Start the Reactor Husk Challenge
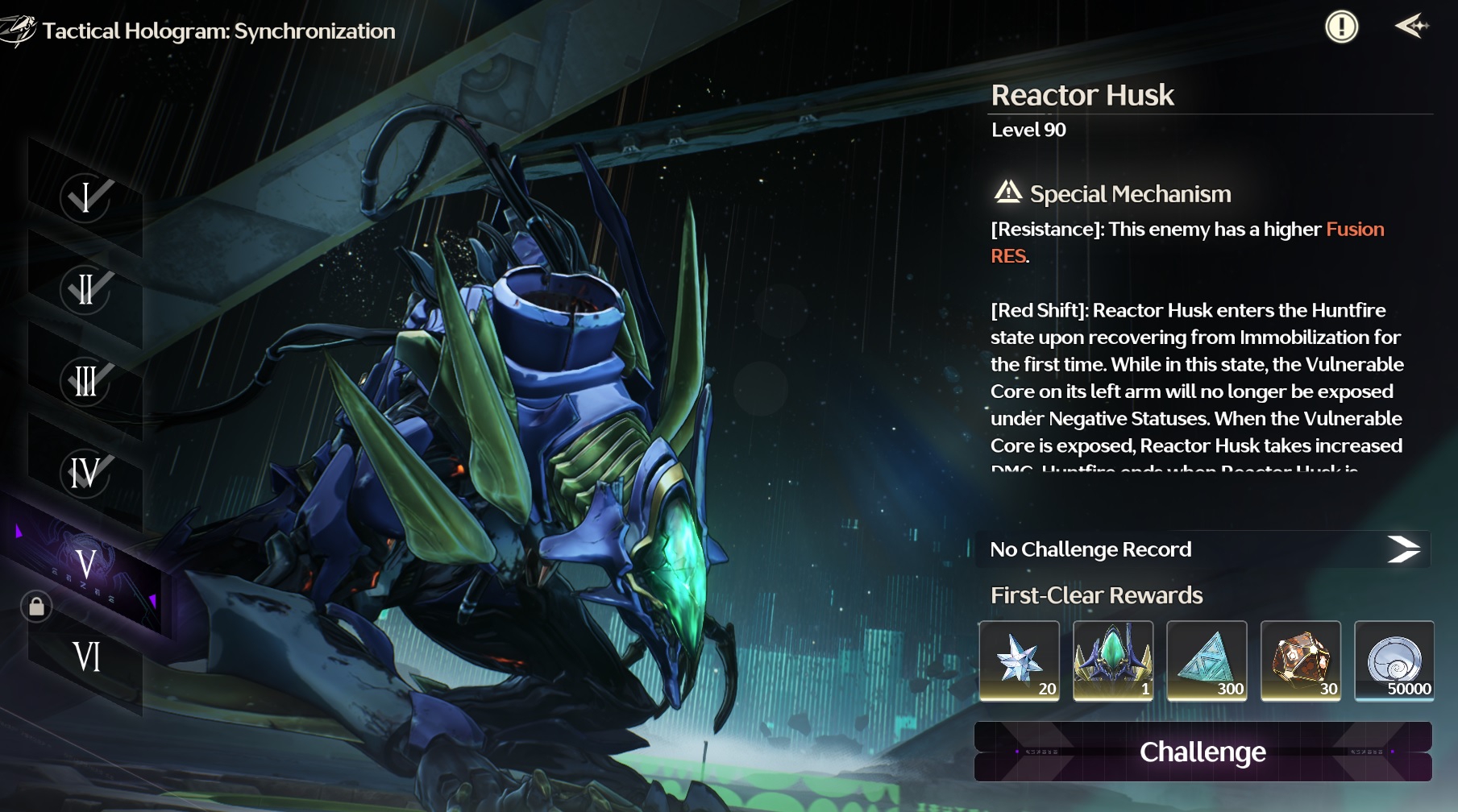Image resolution: width=1458 pixels, height=812 pixels. tap(1203, 752)
